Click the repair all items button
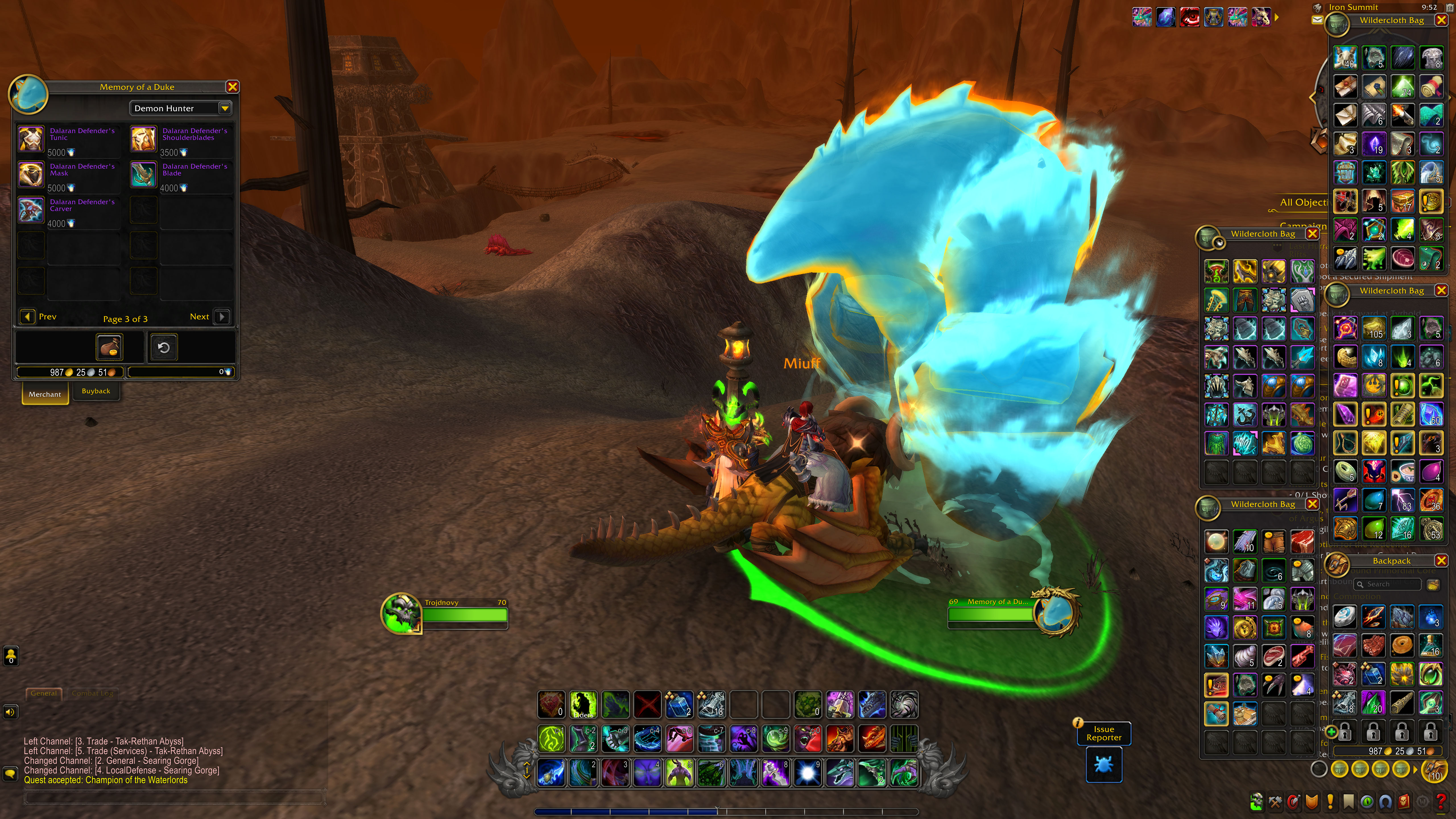Screen dimensions: 1456x819 [x=163, y=347]
